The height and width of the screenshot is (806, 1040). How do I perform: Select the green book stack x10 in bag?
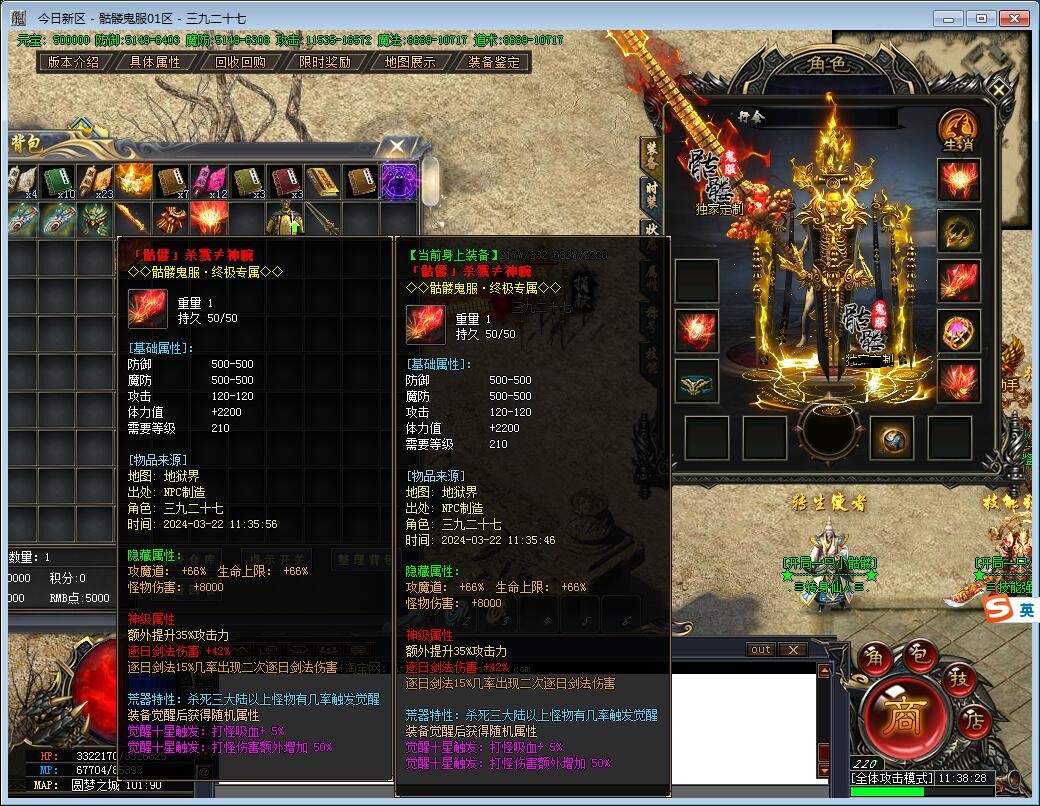[x=58, y=181]
